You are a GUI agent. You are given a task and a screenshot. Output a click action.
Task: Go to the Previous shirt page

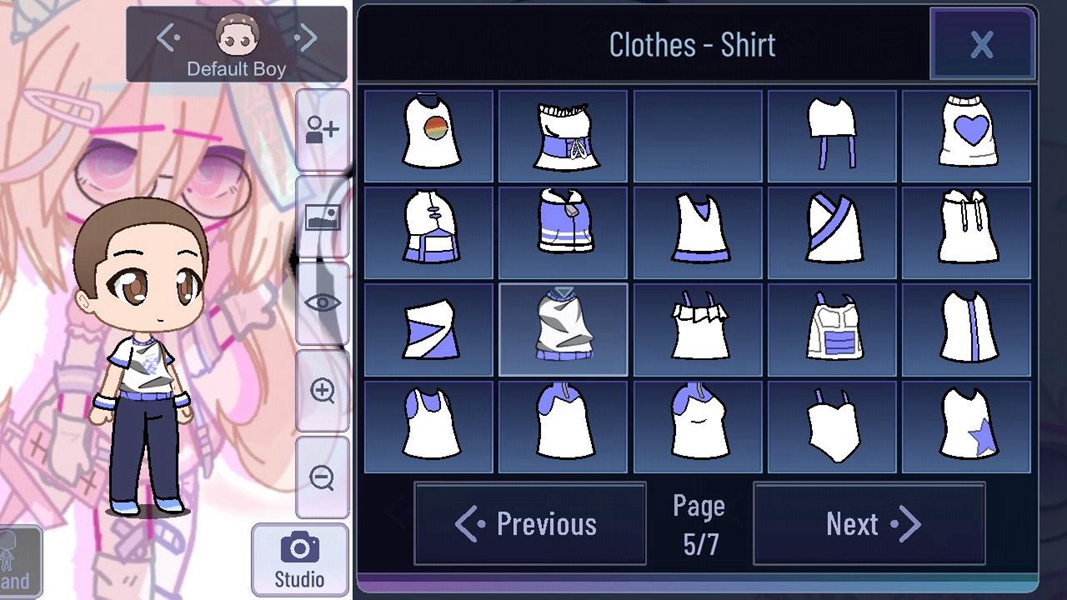(529, 524)
